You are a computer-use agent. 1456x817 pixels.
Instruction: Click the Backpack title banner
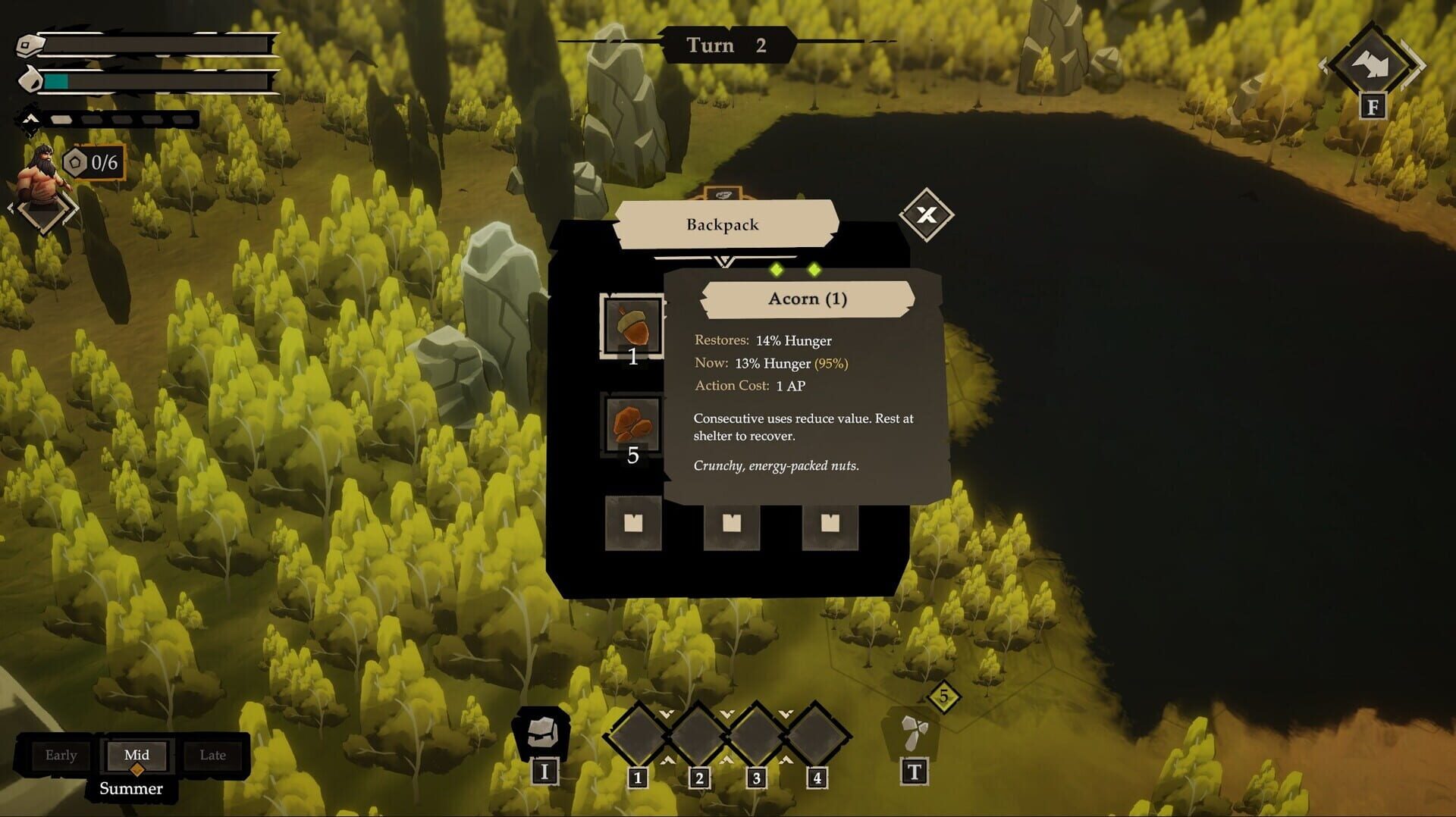722,224
